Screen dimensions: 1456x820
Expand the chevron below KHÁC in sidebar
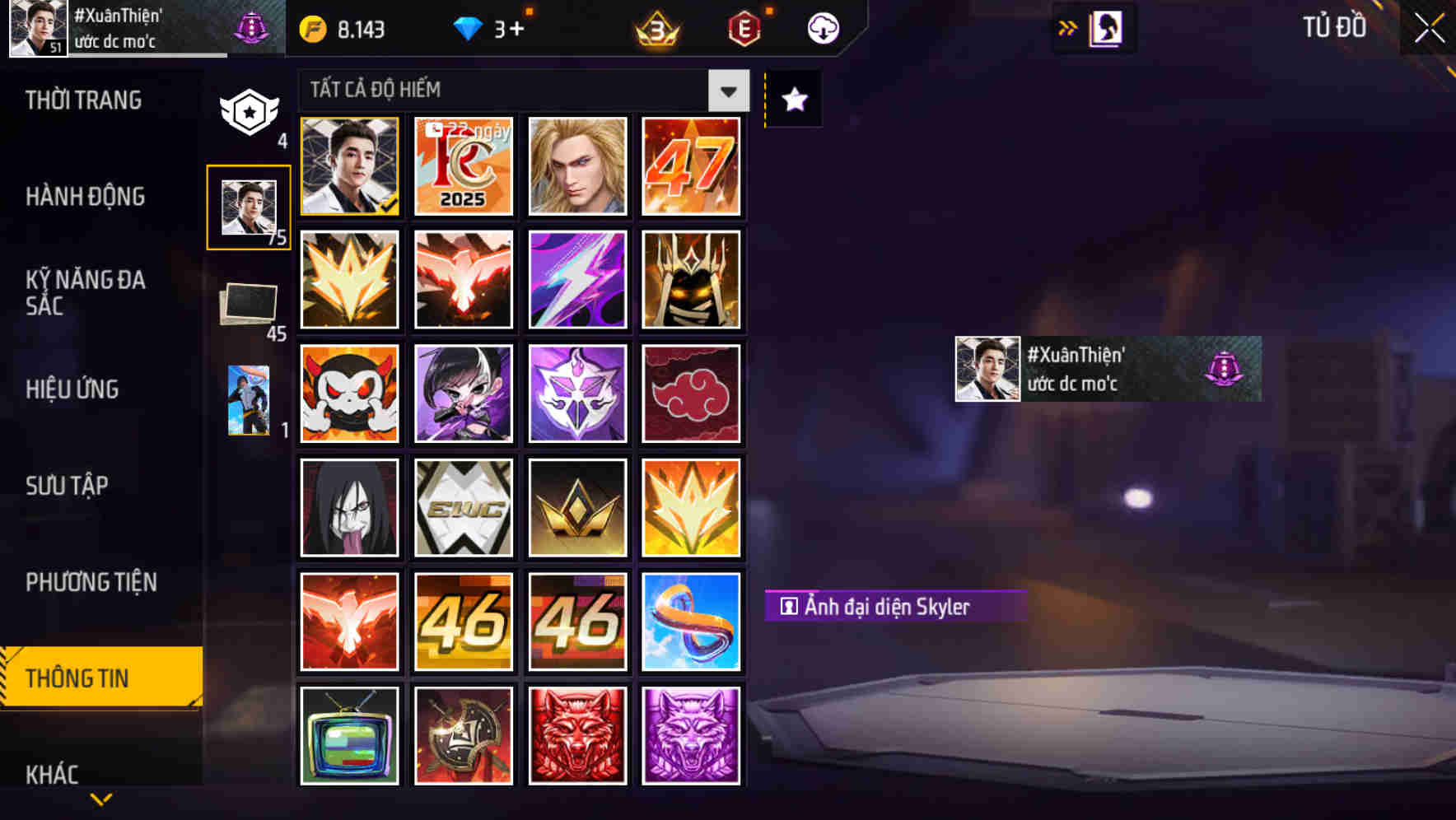click(x=100, y=800)
